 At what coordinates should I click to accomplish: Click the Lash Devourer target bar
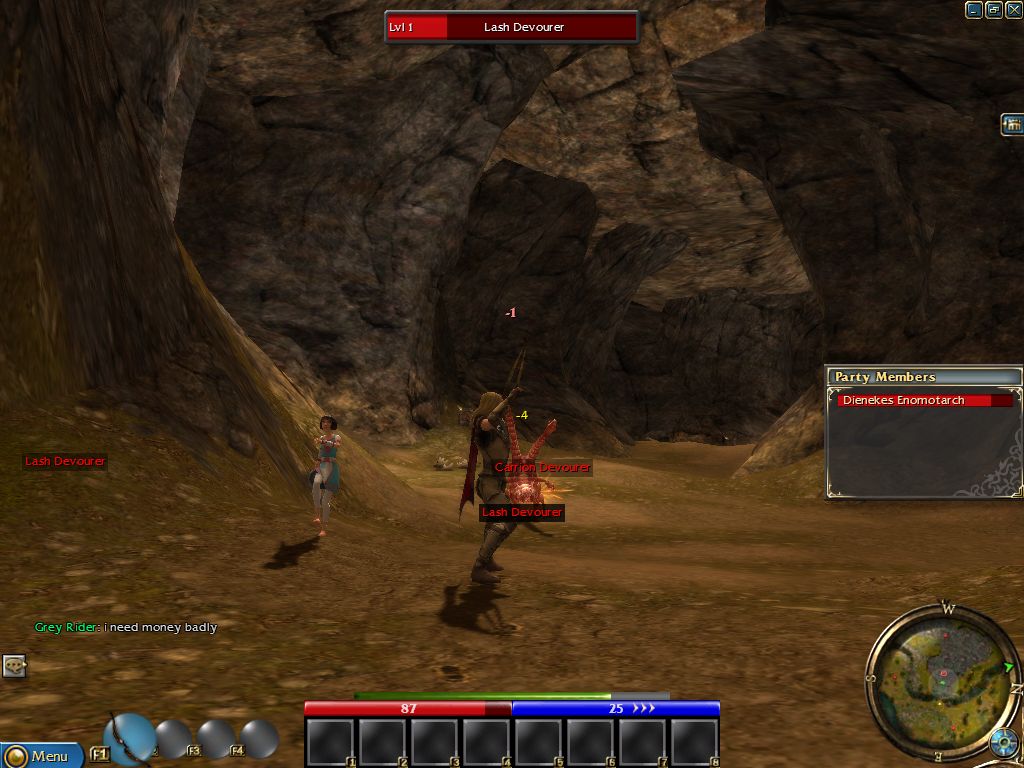[511, 27]
